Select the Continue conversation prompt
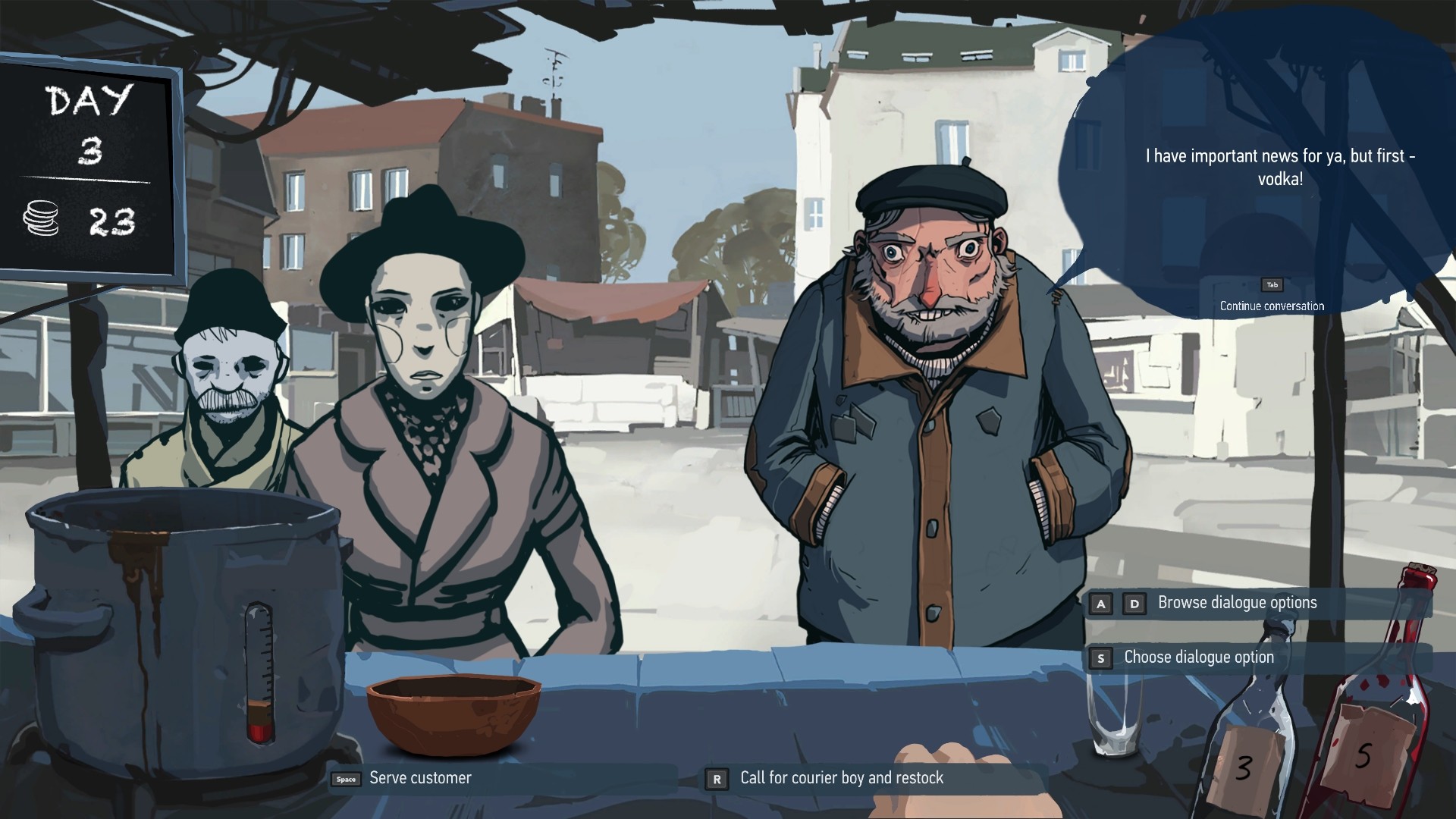The image size is (1456, 819). point(1271,306)
